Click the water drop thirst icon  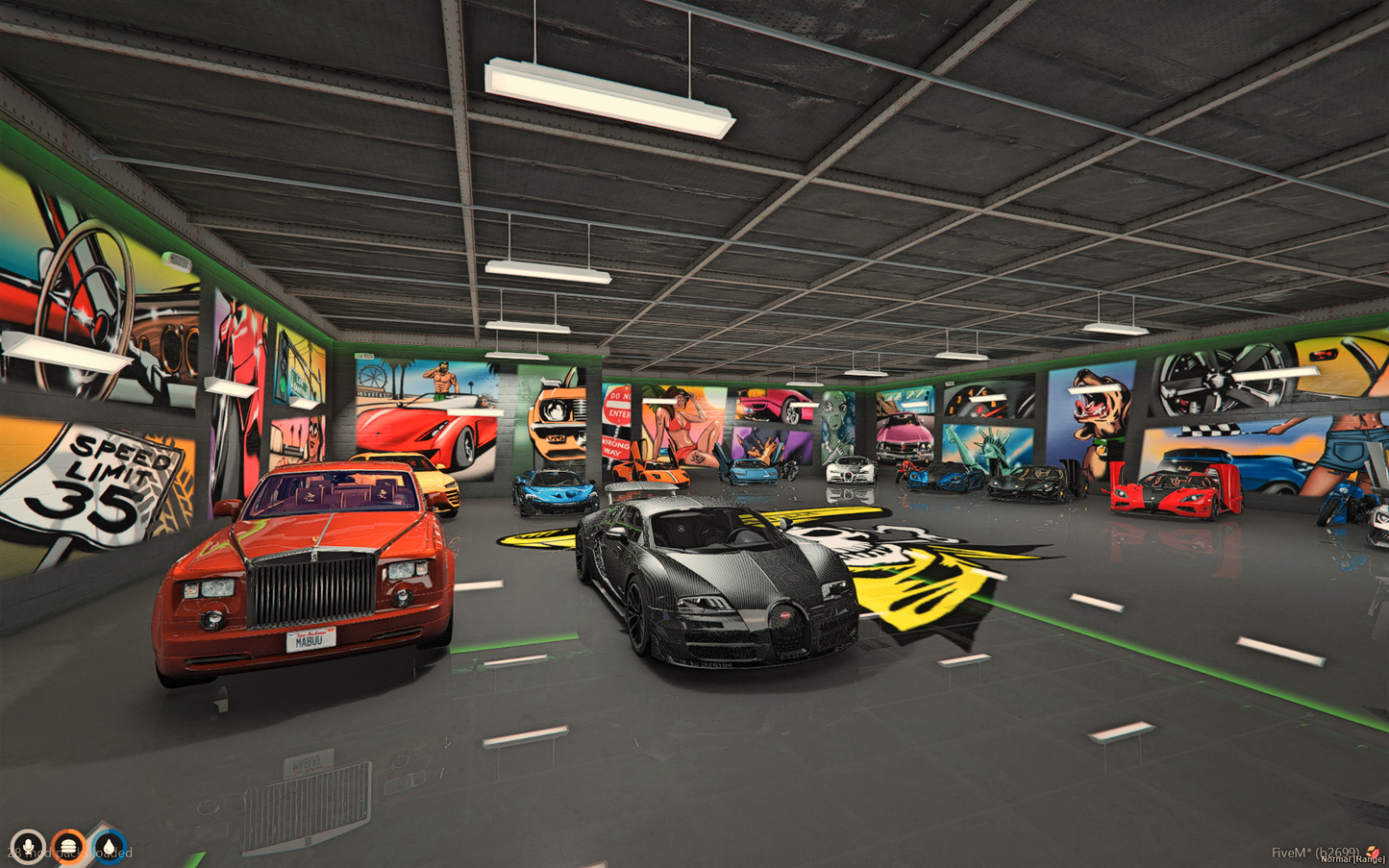(x=110, y=847)
